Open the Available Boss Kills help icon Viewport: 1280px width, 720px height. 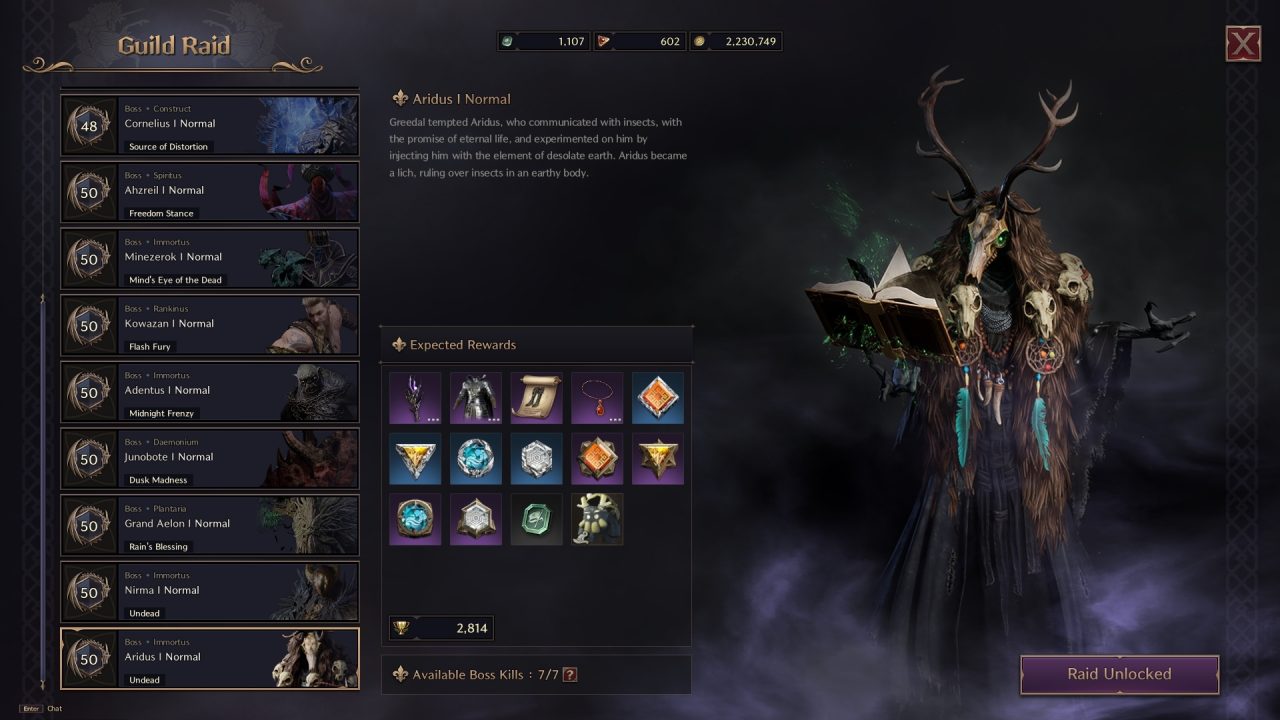(x=569, y=674)
